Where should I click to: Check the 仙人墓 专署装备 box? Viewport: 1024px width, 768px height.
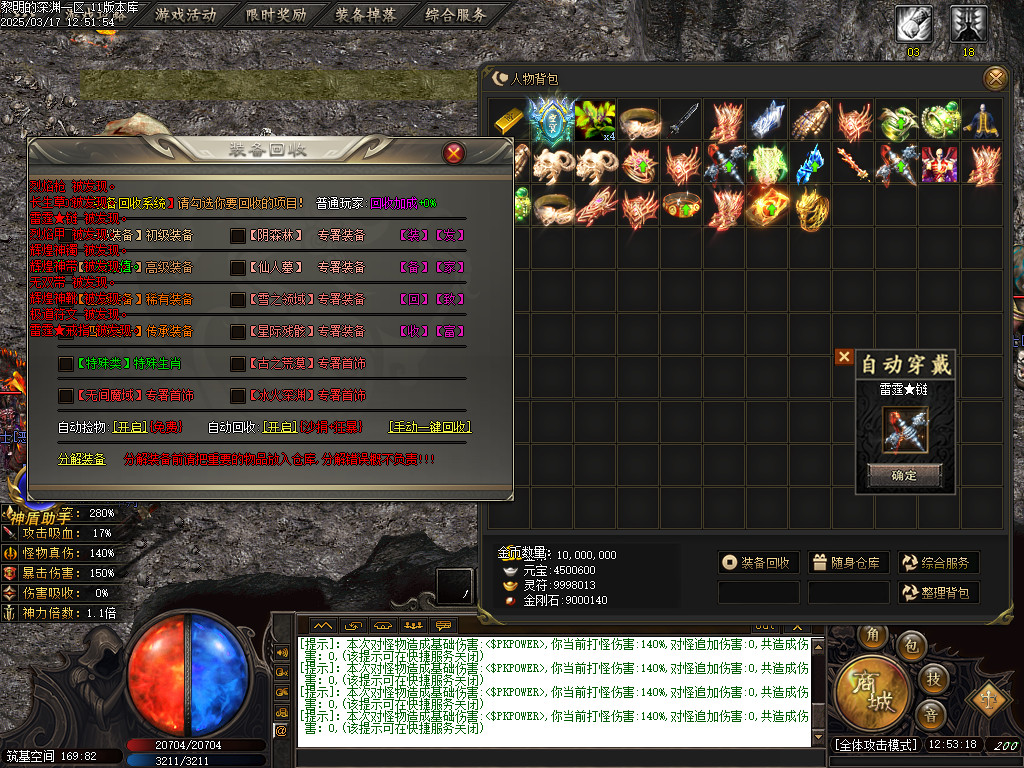pyautogui.click(x=238, y=268)
